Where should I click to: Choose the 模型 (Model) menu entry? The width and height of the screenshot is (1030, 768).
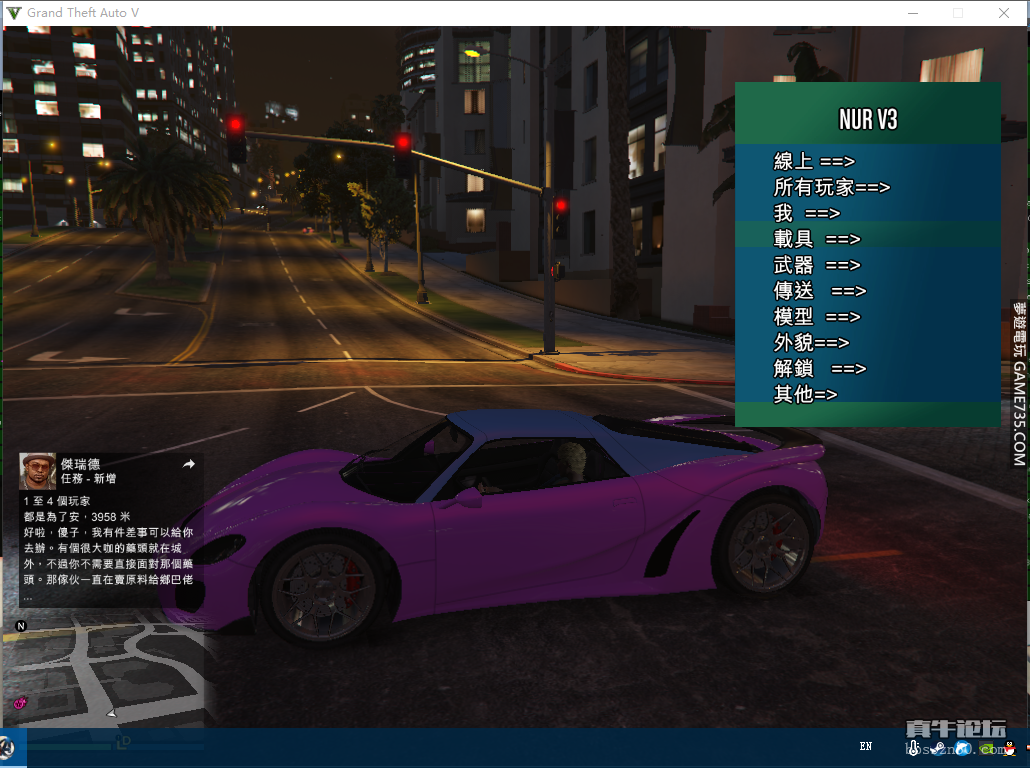(x=816, y=317)
